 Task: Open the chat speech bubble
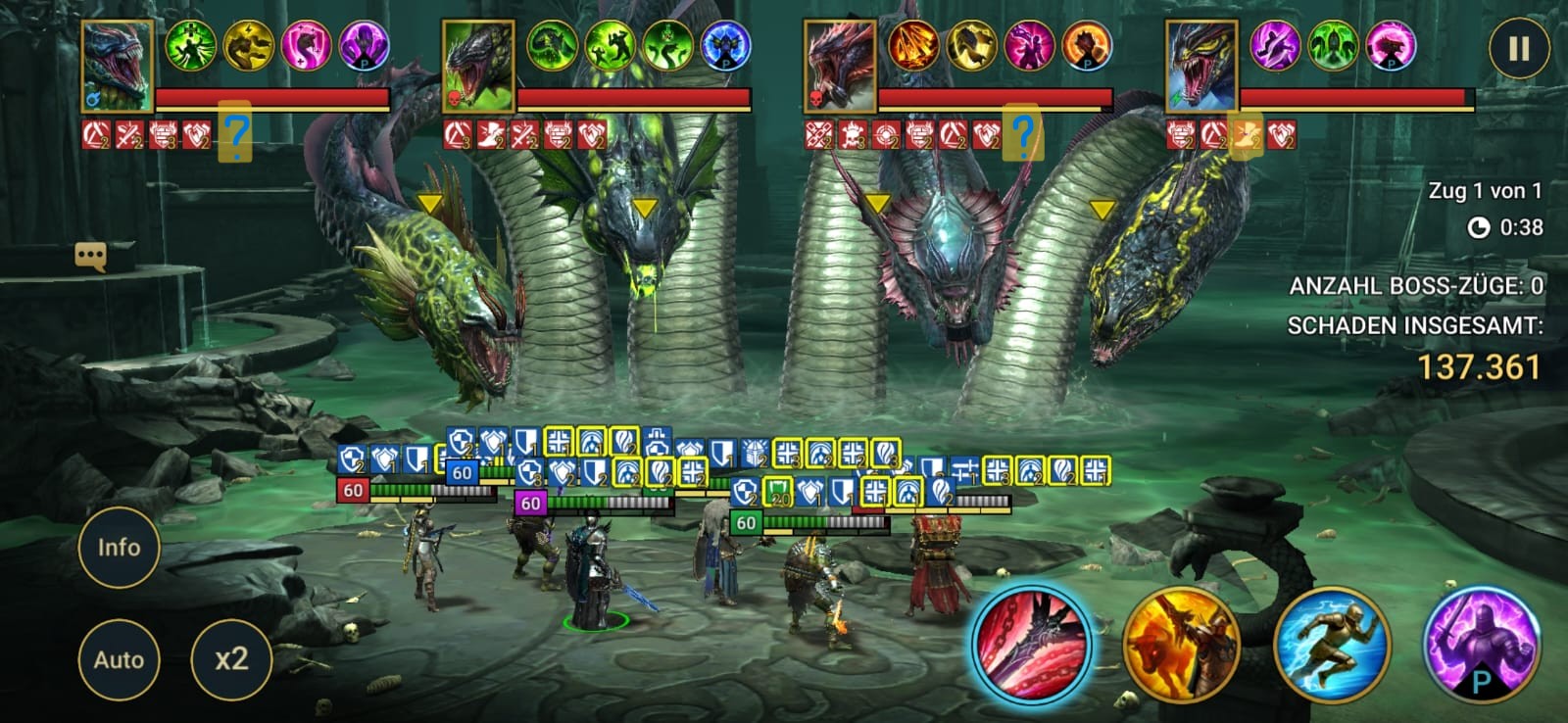[90, 257]
